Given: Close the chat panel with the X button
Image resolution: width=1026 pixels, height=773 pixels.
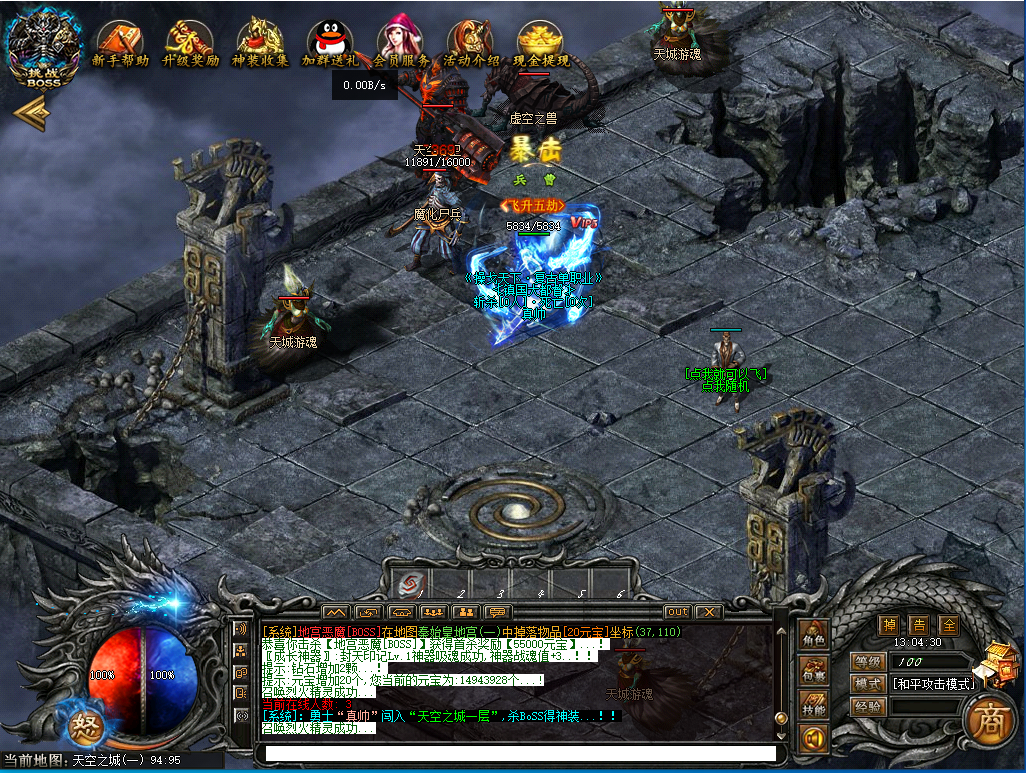Looking at the screenshot, I should [708, 612].
